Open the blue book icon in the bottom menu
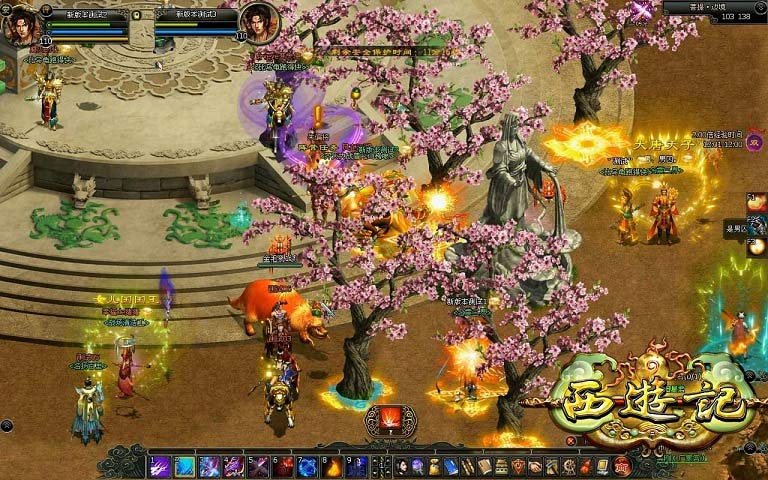The image size is (768, 480). [451, 466]
